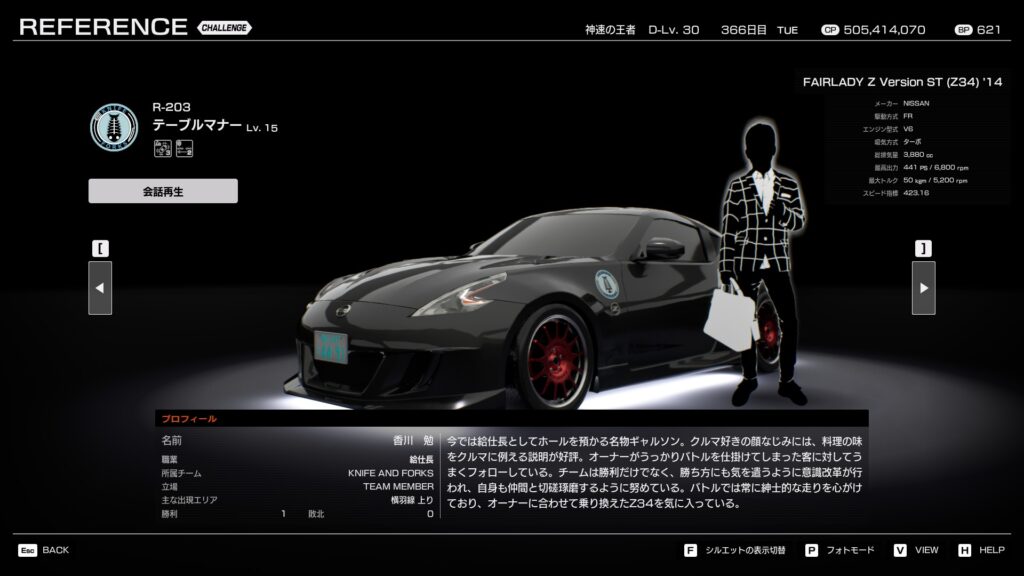
Task: Go back with the BACK option
Action: click(x=44, y=550)
